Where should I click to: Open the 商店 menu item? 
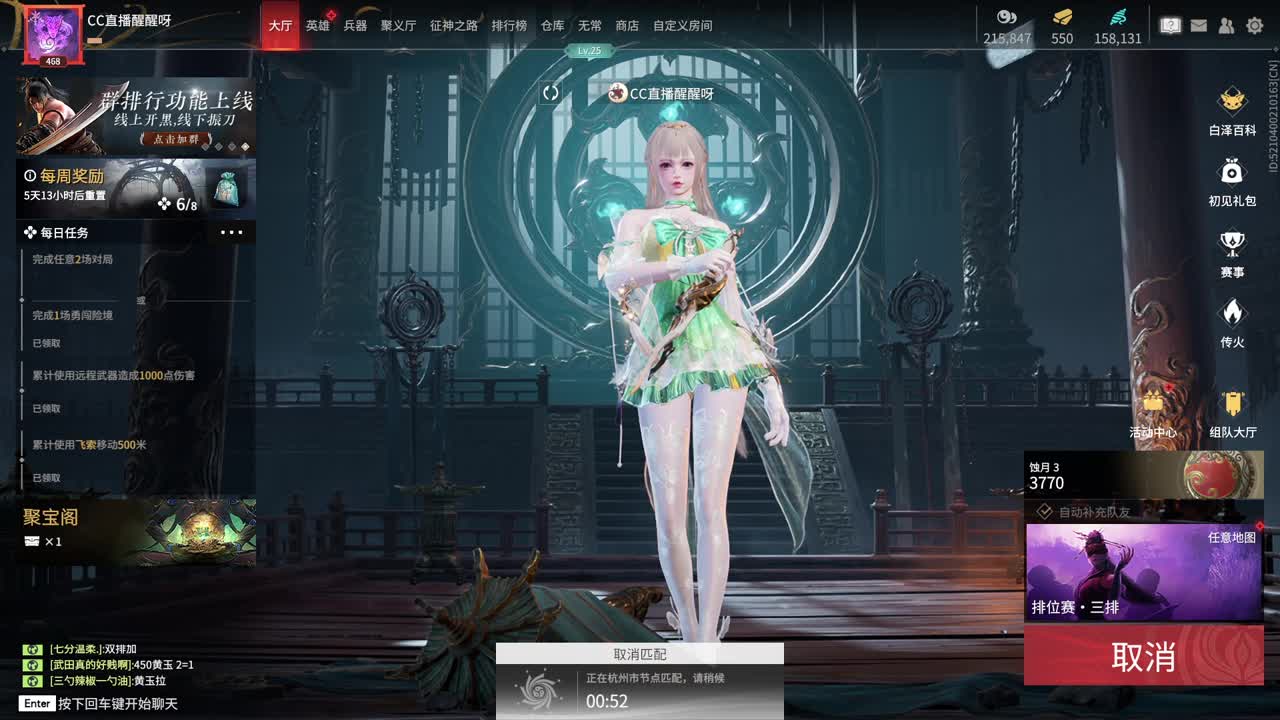(626, 26)
